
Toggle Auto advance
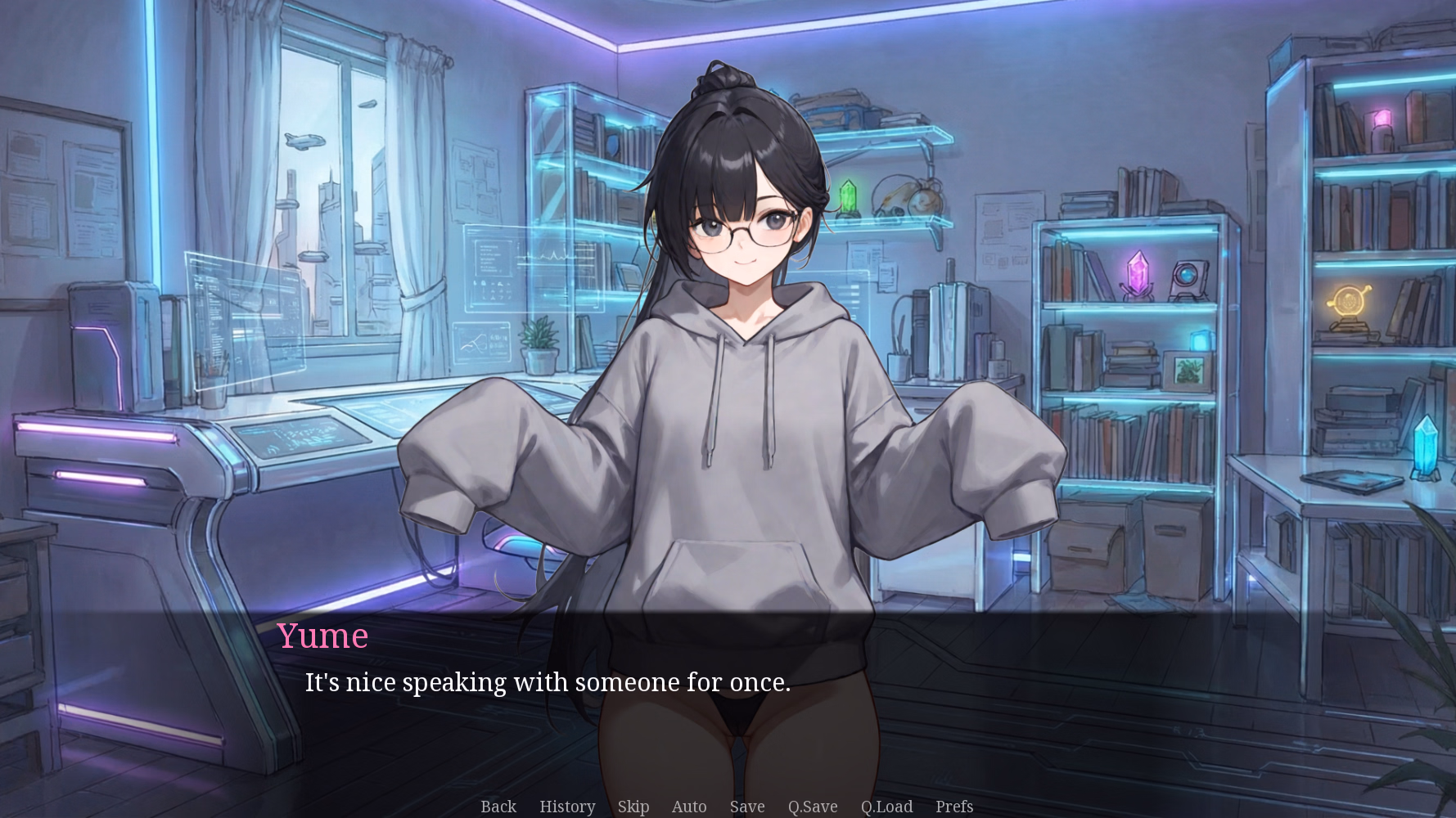pyautogui.click(x=689, y=807)
